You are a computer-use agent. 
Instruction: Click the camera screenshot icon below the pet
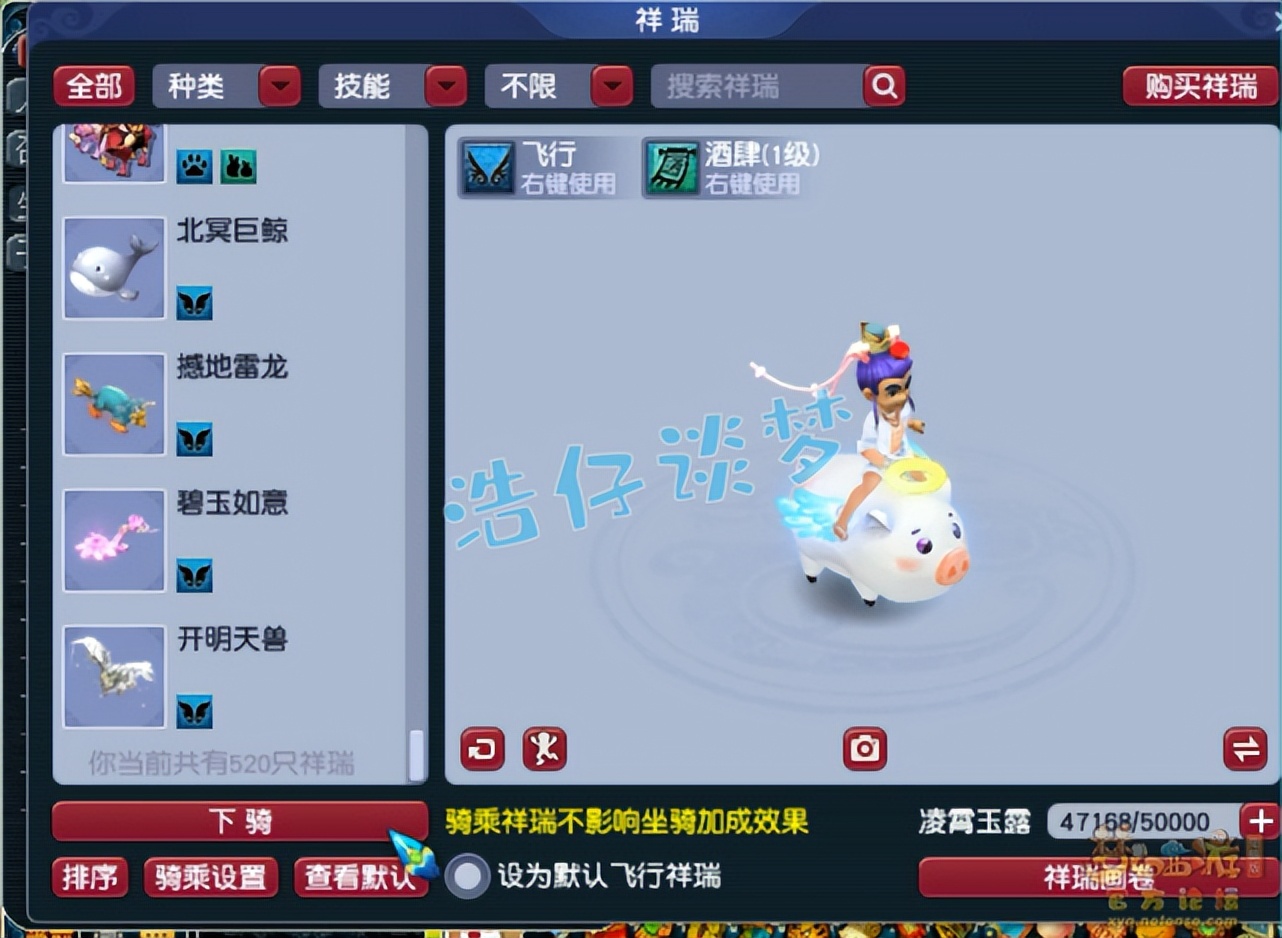[x=864, y=748]
